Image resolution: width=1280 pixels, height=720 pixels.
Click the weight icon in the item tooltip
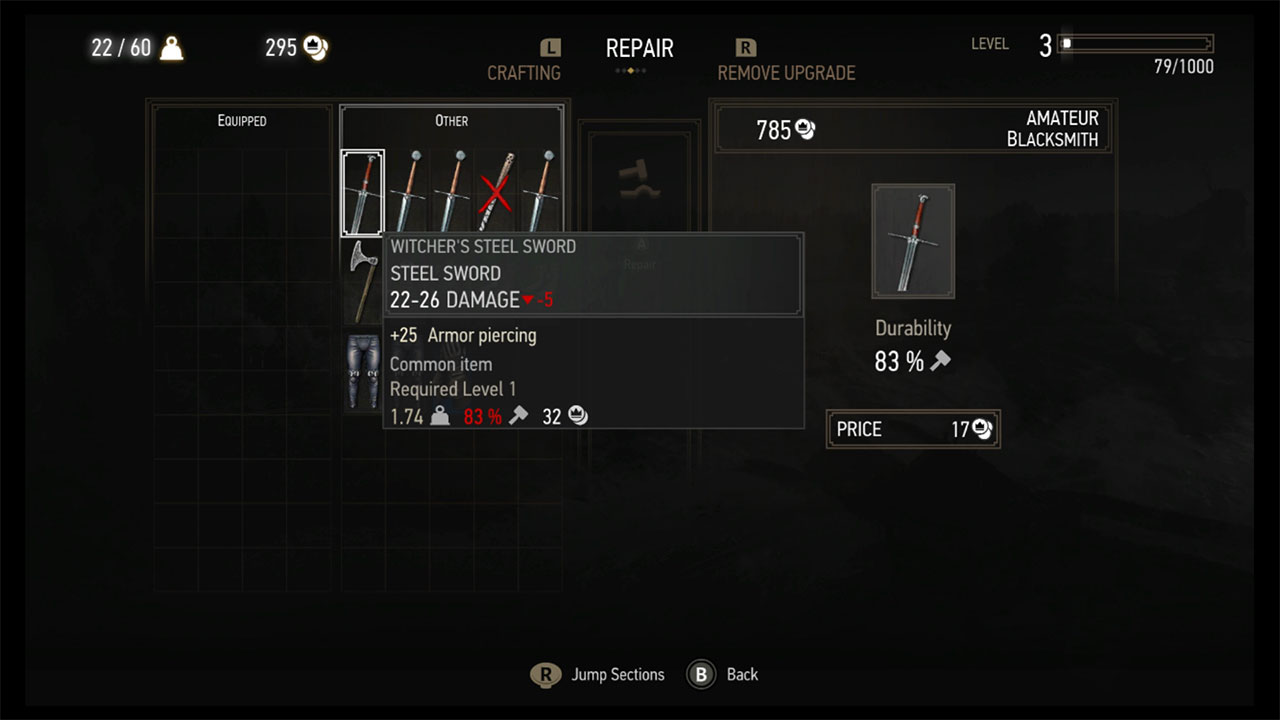pyautogui.click(x=439, y=416)
